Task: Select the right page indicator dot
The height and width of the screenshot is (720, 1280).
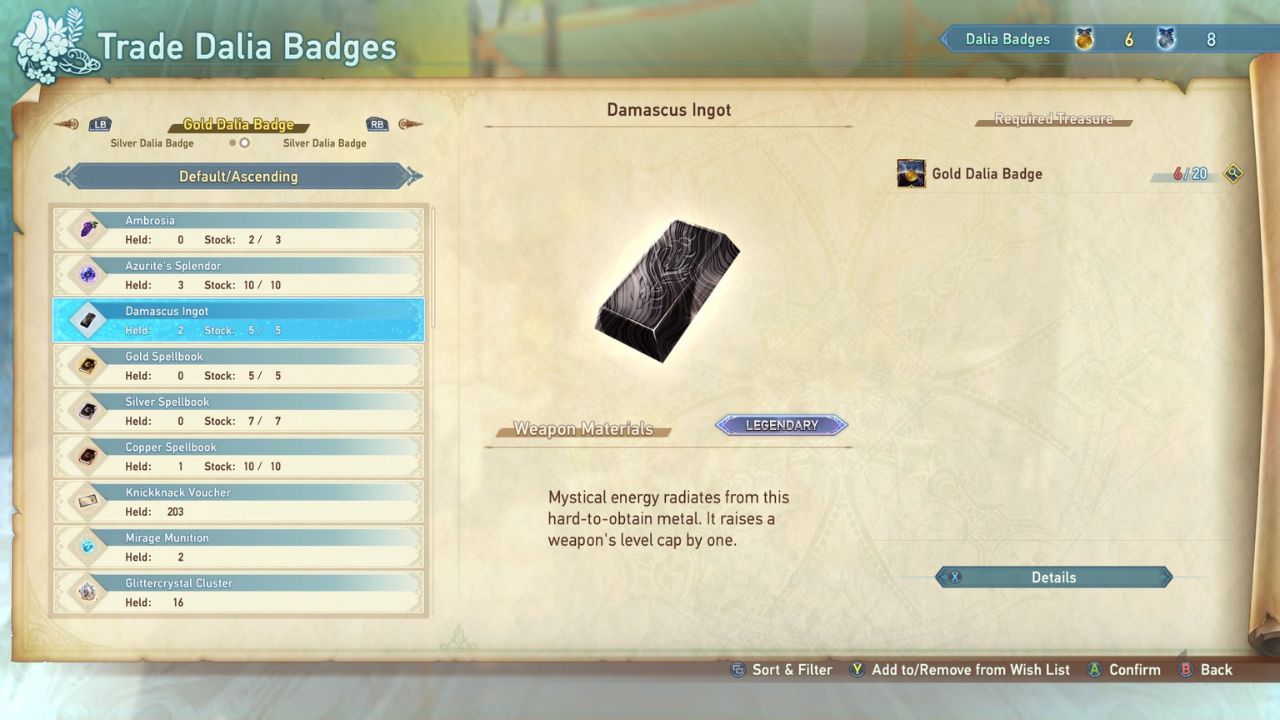Action: click(243, 143)
